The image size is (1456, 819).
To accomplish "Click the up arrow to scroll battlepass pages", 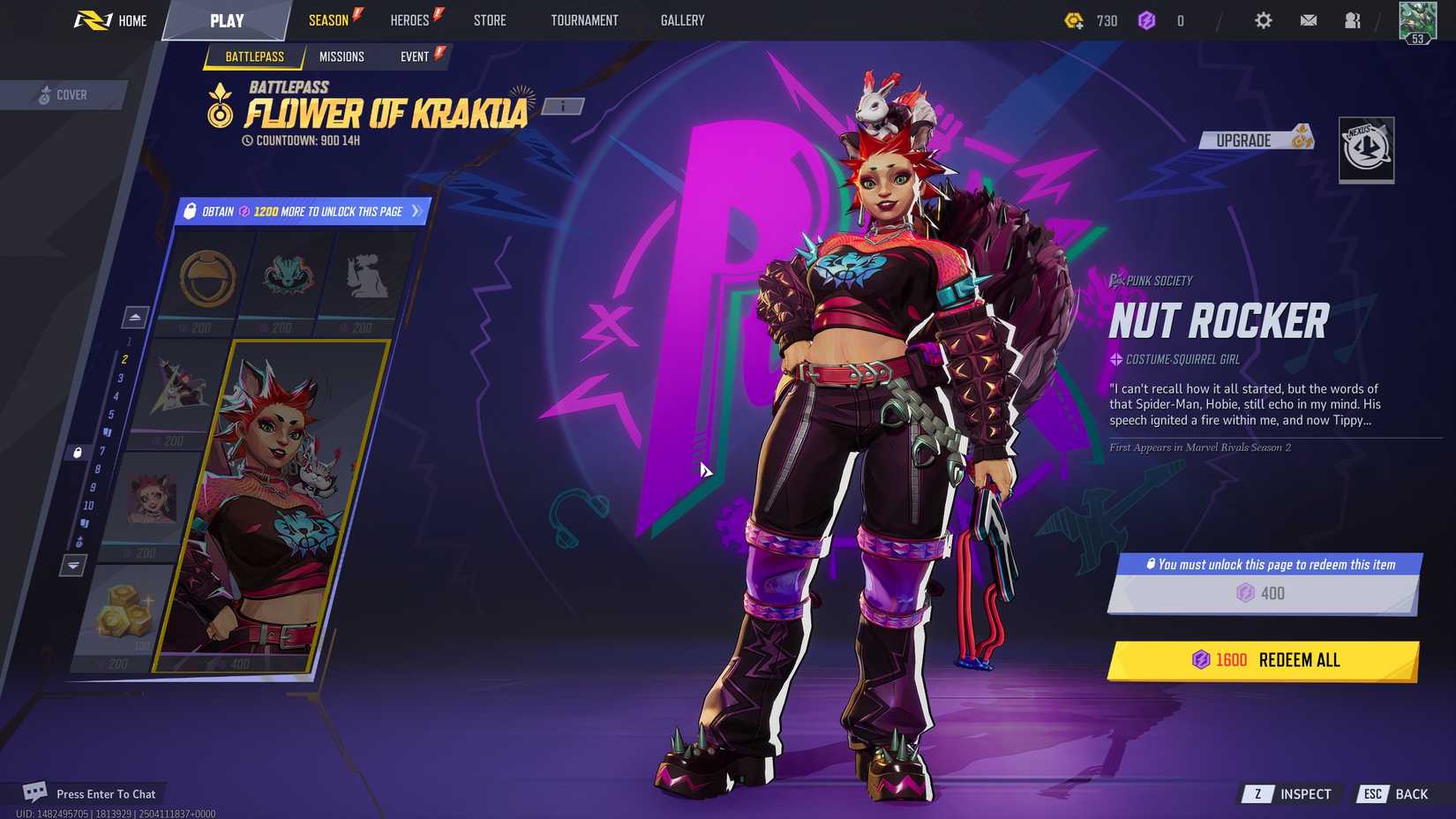I will click(x=135, y=315).
